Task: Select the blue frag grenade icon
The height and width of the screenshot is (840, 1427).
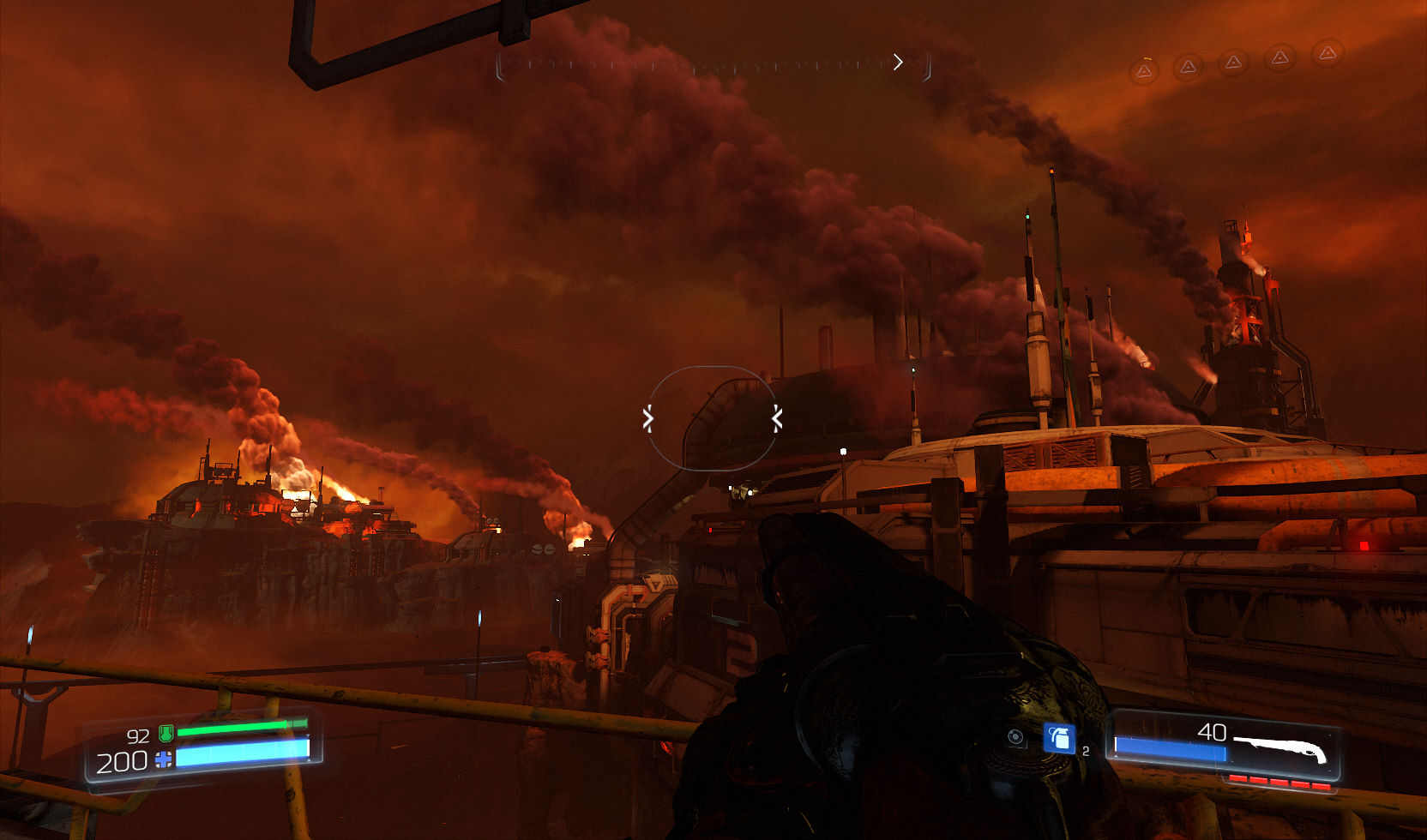Action: click(x=1059, y=738)
